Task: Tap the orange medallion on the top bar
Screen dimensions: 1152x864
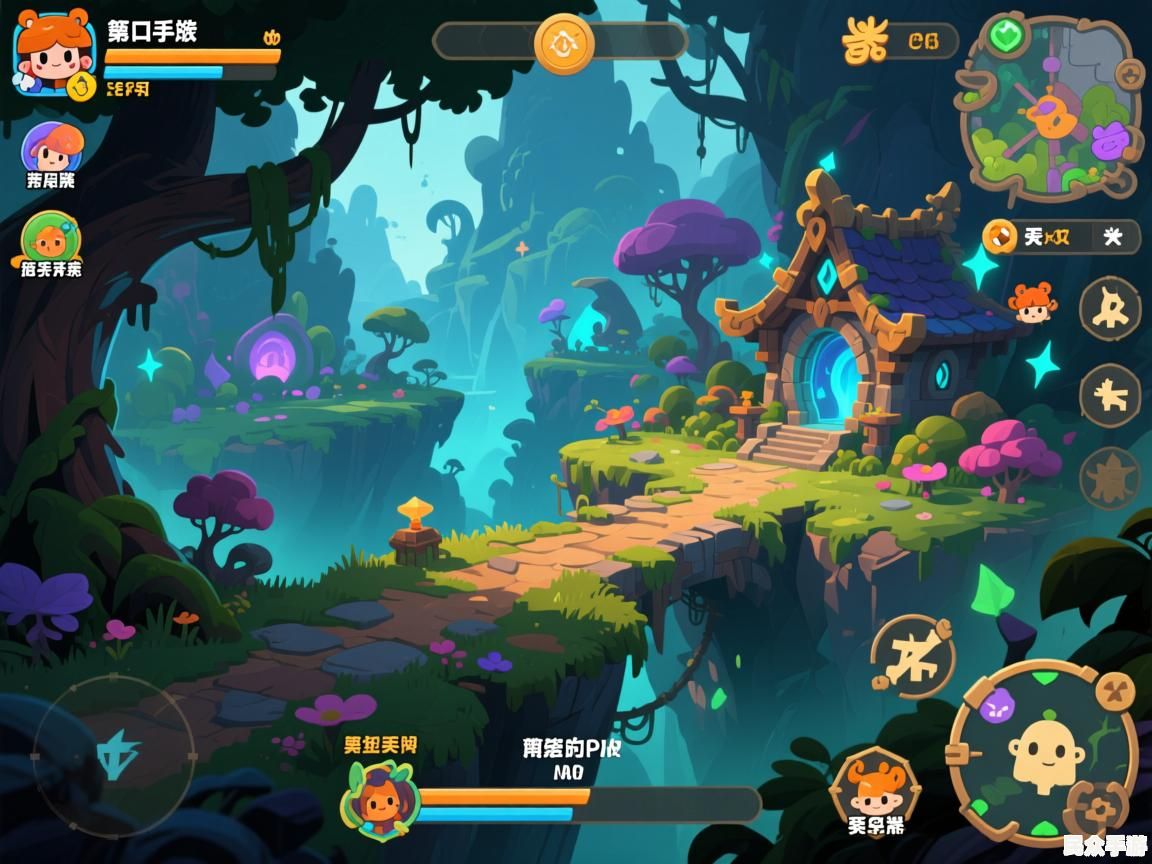Action: [564, 43]
